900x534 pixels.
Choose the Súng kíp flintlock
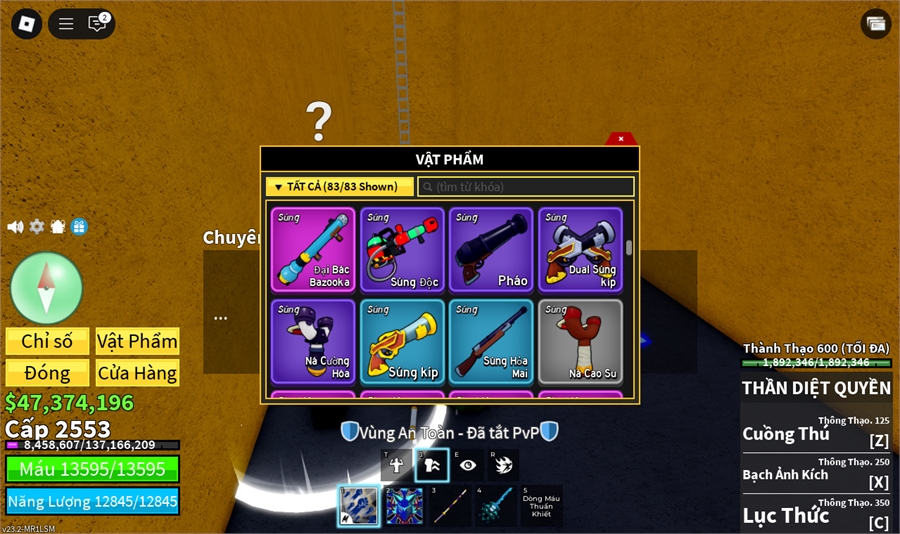[402, 341]
